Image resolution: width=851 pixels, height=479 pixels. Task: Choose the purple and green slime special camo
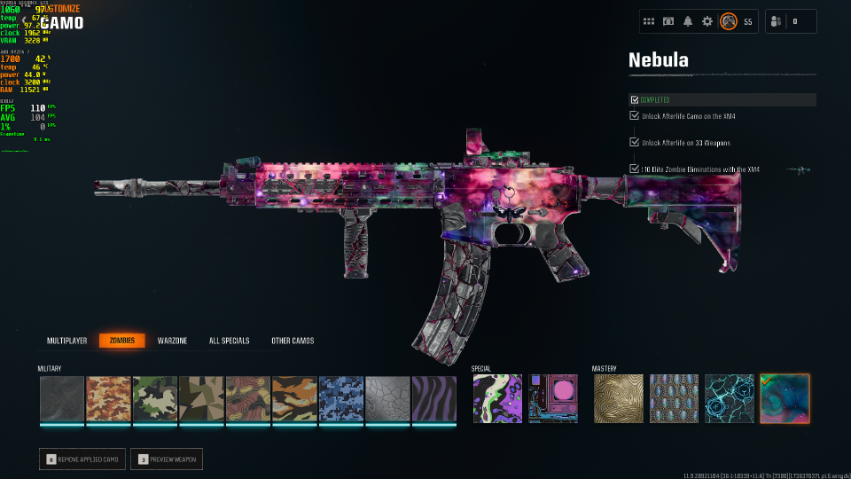click(497, 398)
